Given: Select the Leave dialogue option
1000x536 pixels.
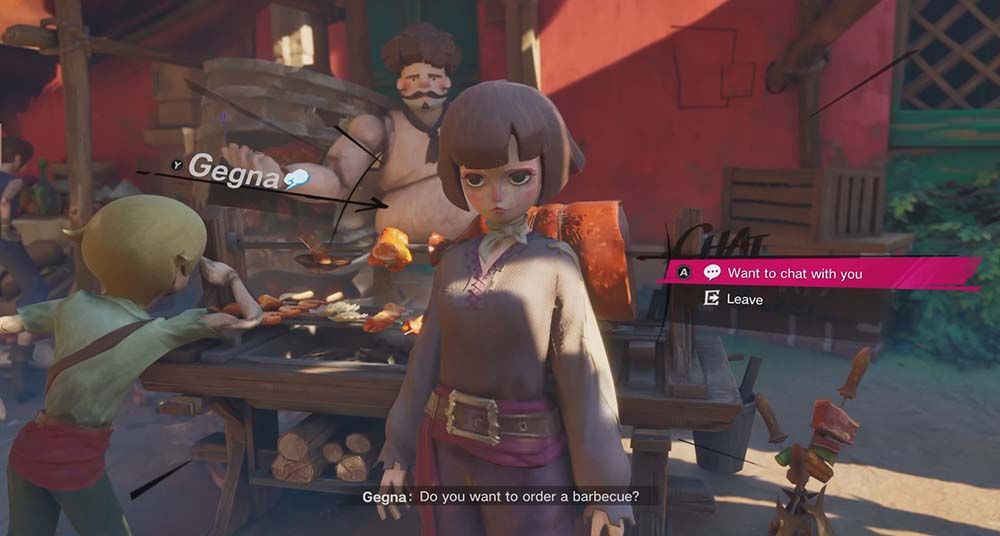Looking at the screenshot, I should coord(744,299).
